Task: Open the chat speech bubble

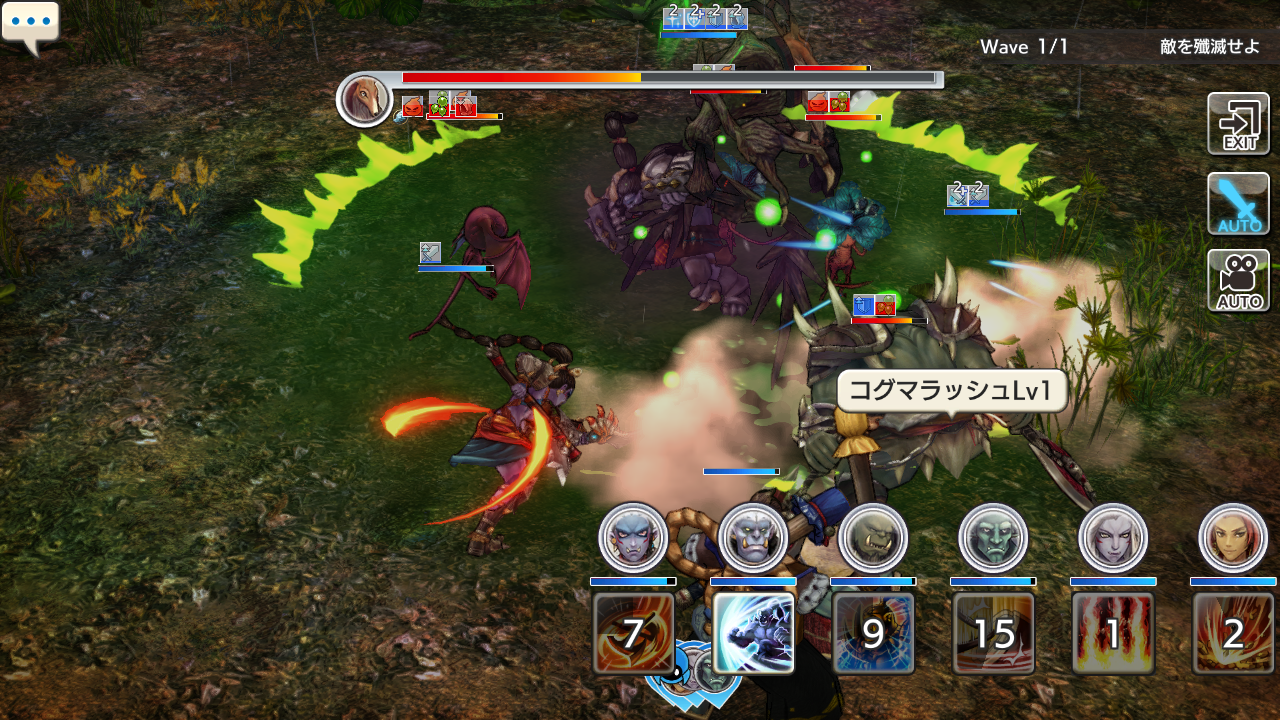Action: coord(30,24)
